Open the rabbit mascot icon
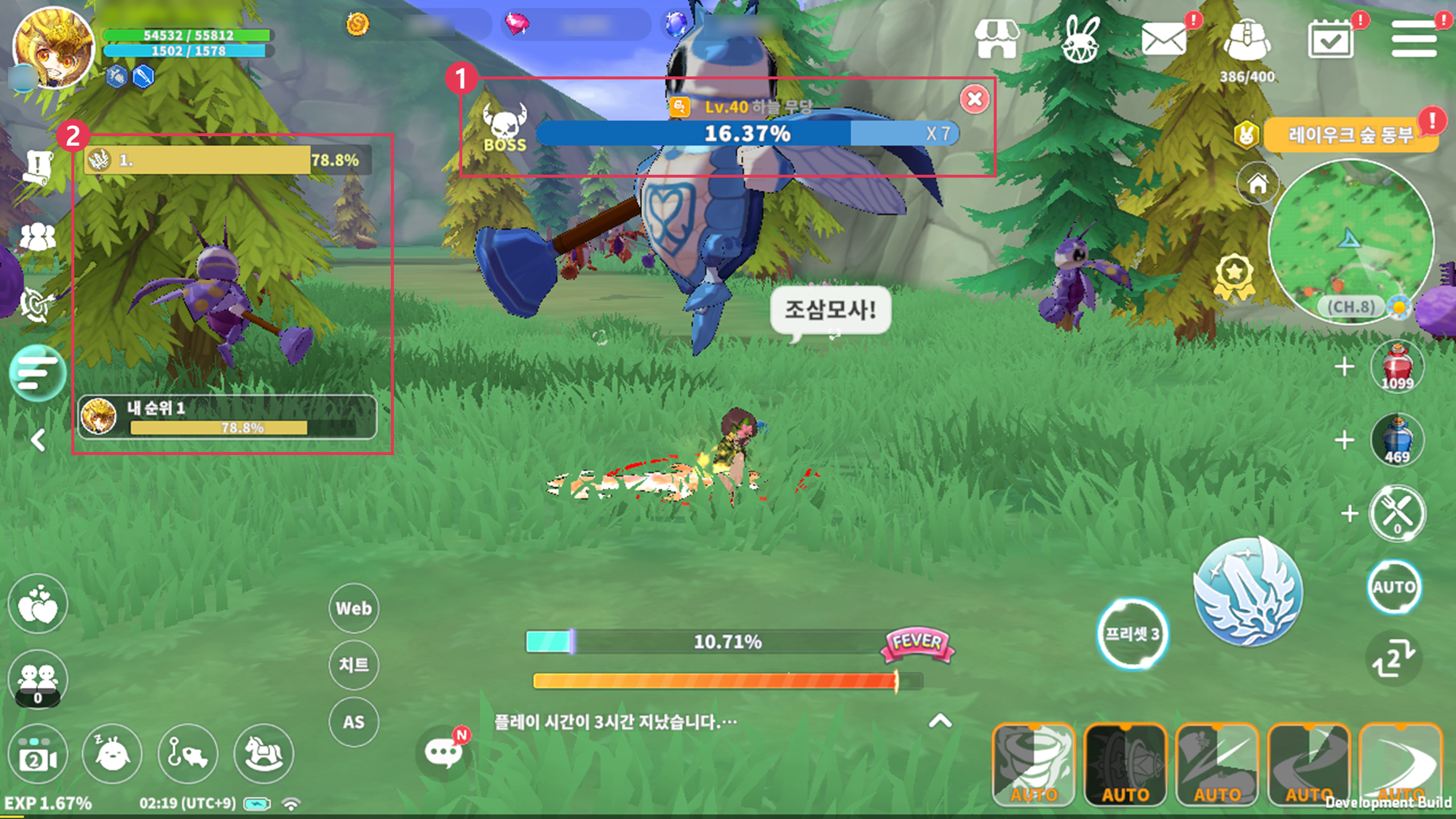The width and height of the screenshot is (1456, 819). [1080, 39]
